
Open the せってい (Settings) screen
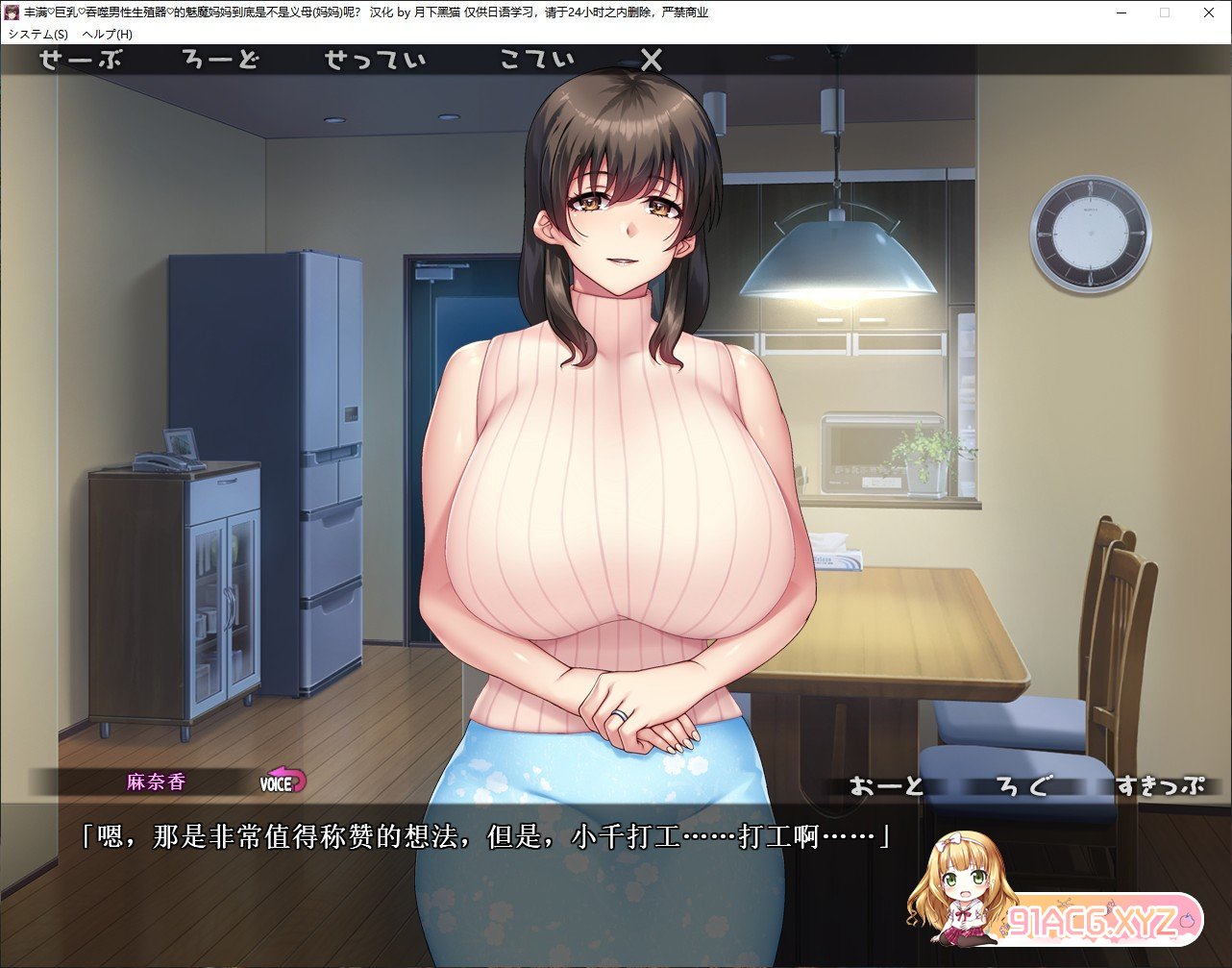point(375,61)
